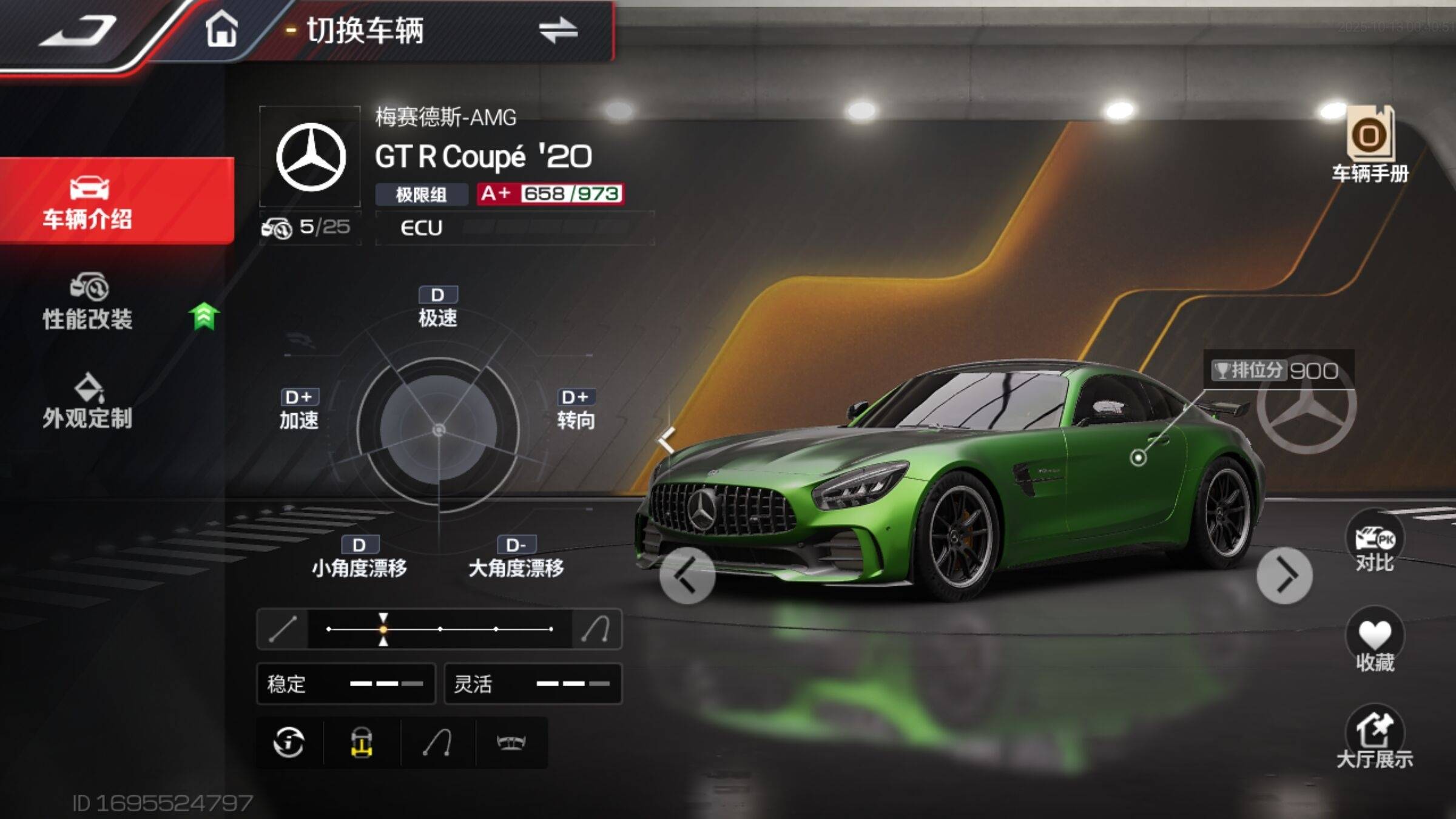Choose the rear spoiler icon
This screenshot has height=819, width=1456.
(x=511, y=743)
